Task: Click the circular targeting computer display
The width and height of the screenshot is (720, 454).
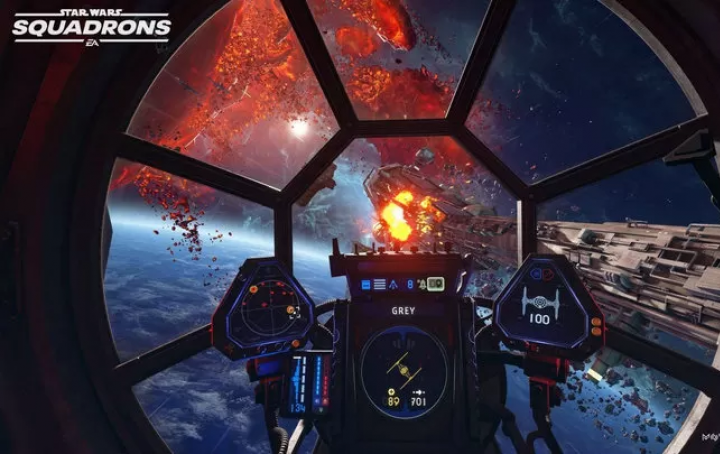Action: pyautogui.click(x=403, y=370)
